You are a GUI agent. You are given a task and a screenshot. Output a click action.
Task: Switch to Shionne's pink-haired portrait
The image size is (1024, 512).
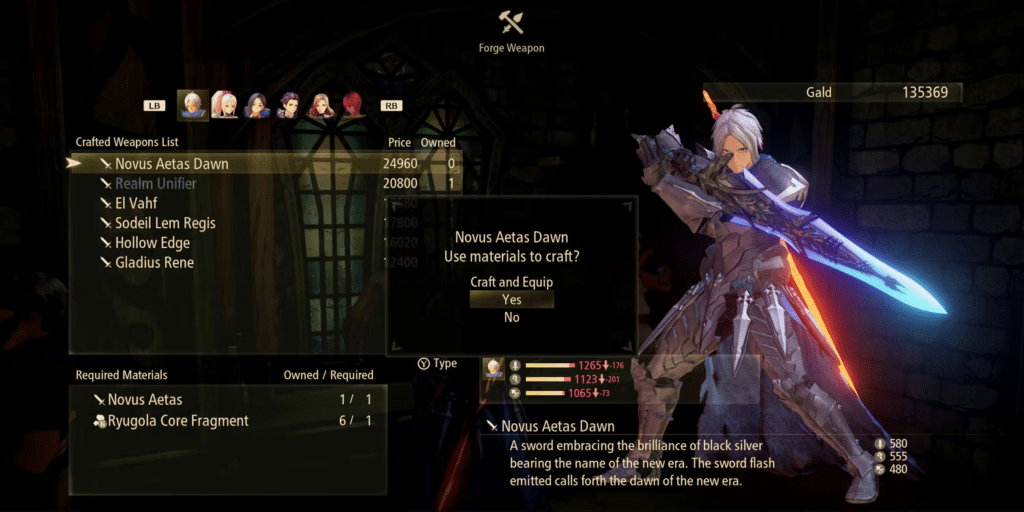[224, 104]
